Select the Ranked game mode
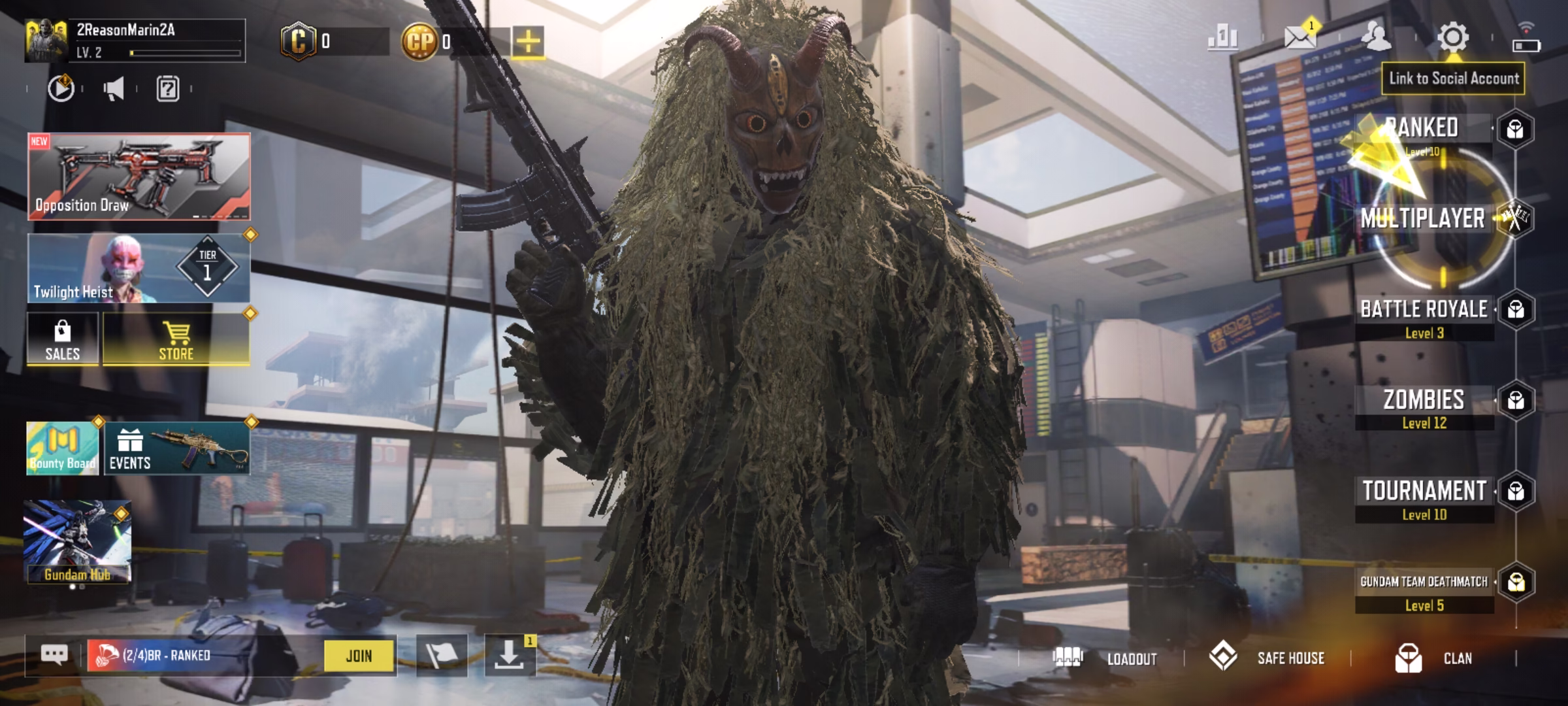The height and width of the screenshot is (706, 1568). [1423, 129]
